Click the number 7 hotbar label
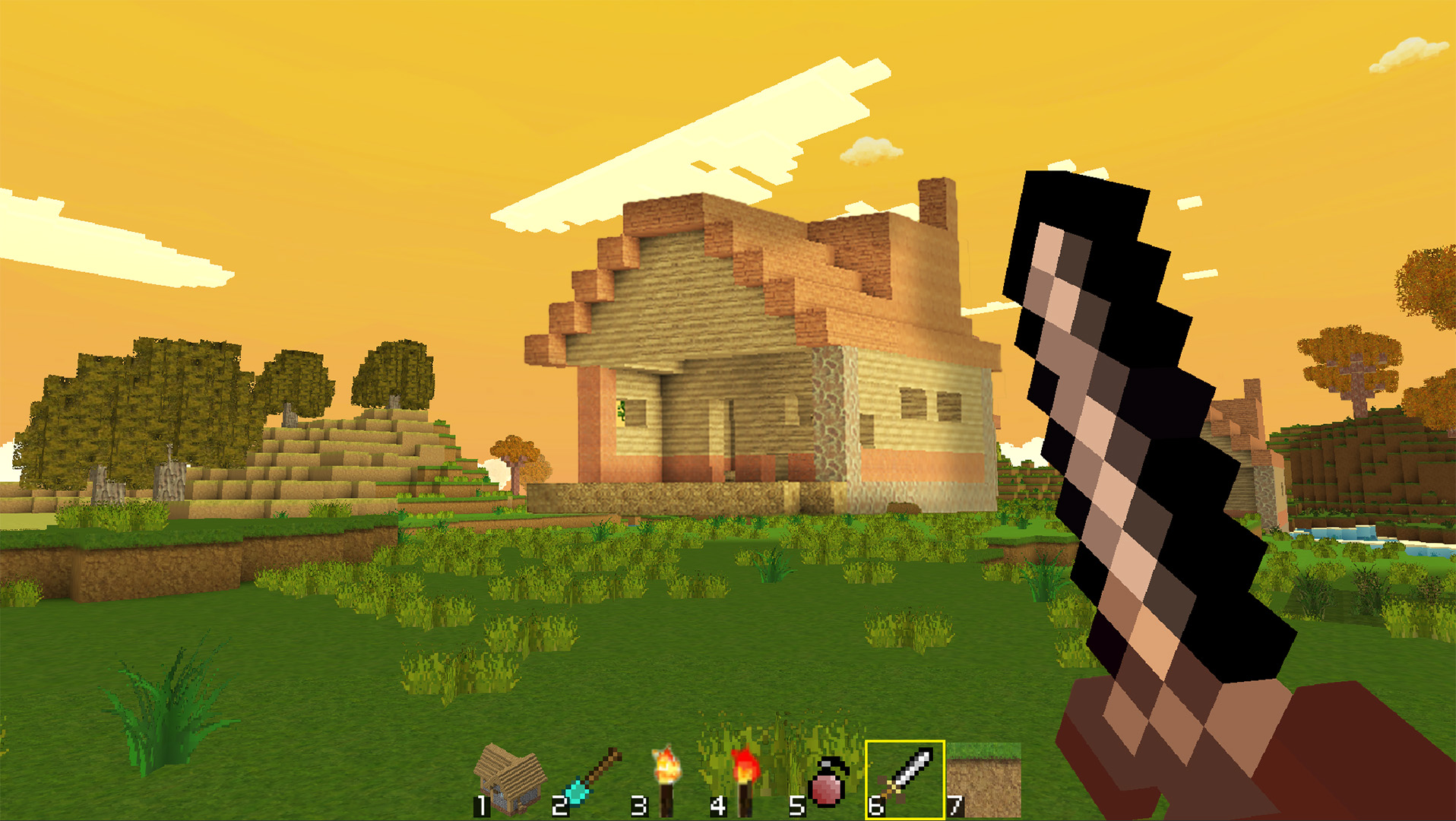 [956, 806]
